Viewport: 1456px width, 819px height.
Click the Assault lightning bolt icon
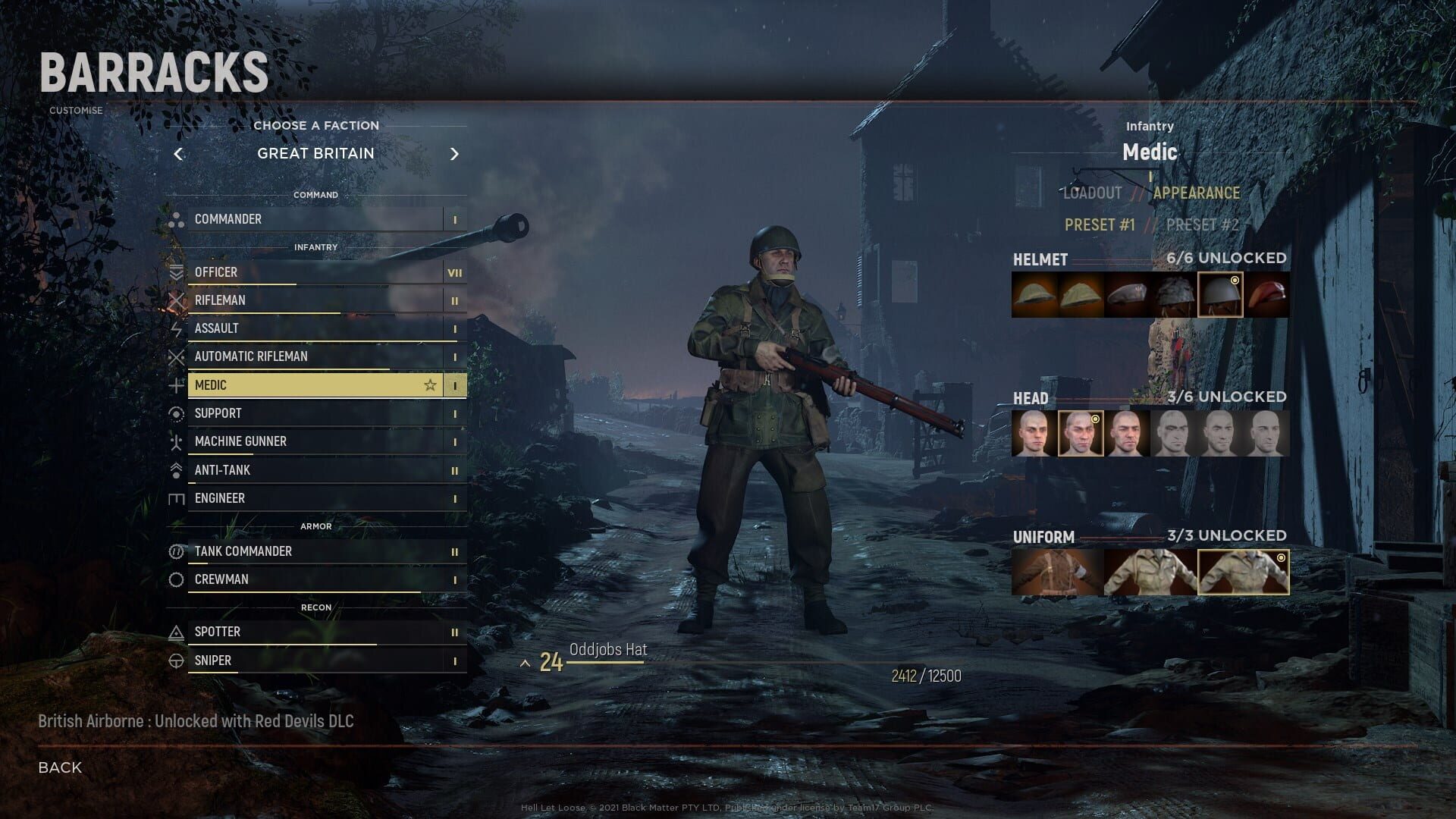[x=176, y=328]
